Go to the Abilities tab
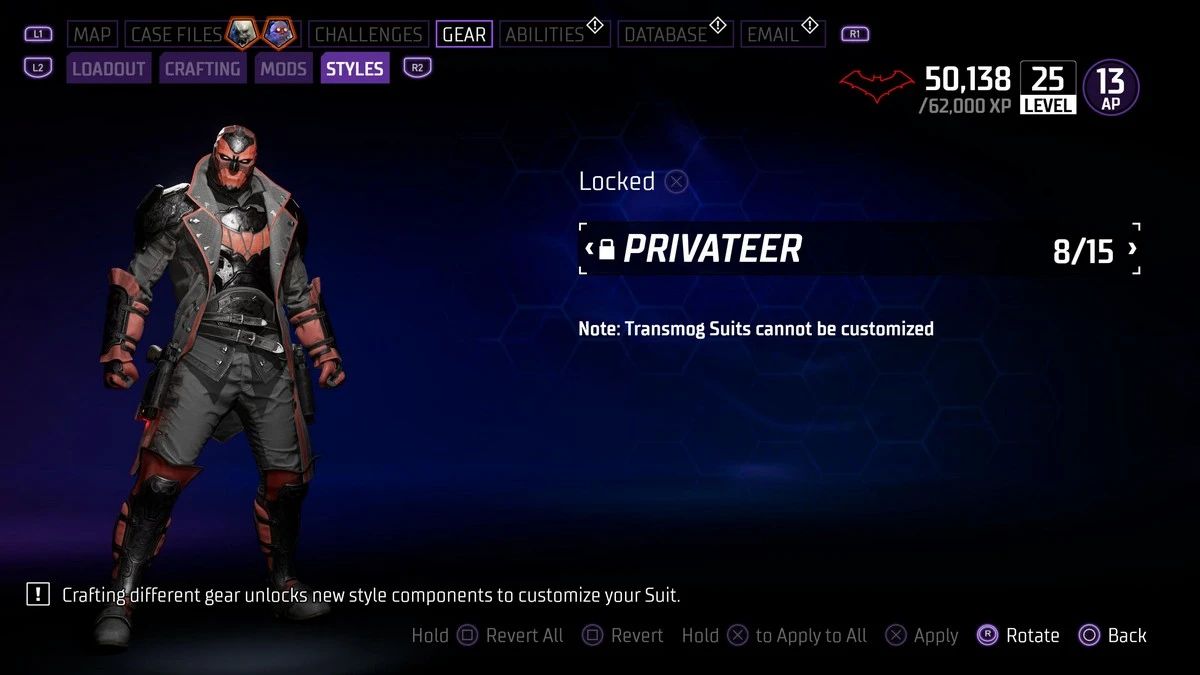Screen dimensions: 1200x675 544,35
